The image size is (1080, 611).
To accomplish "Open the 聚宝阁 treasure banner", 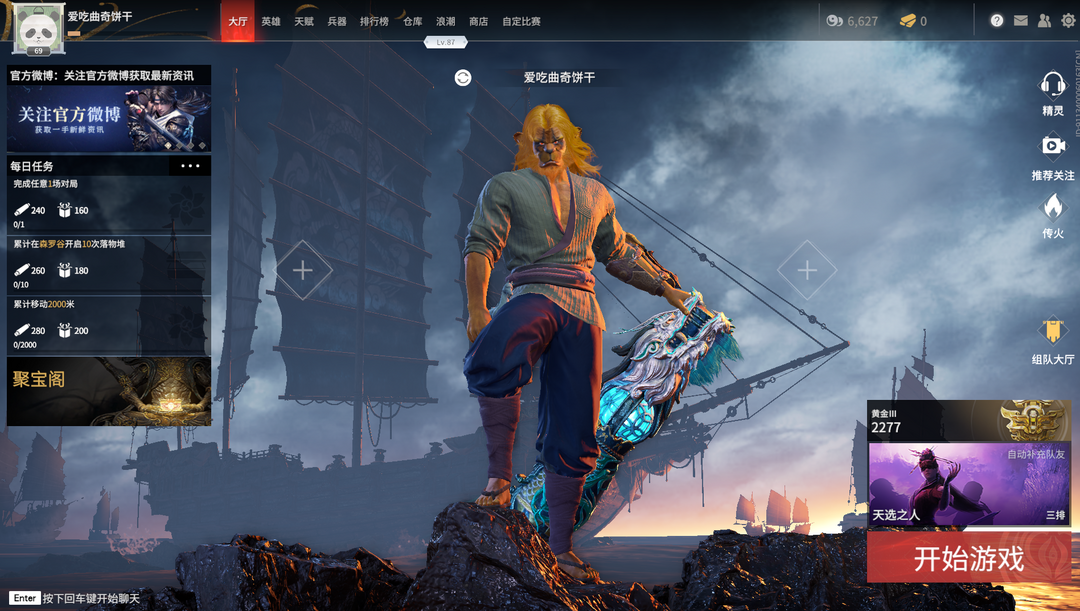I will pyautogui.click(x=109, y=391).
